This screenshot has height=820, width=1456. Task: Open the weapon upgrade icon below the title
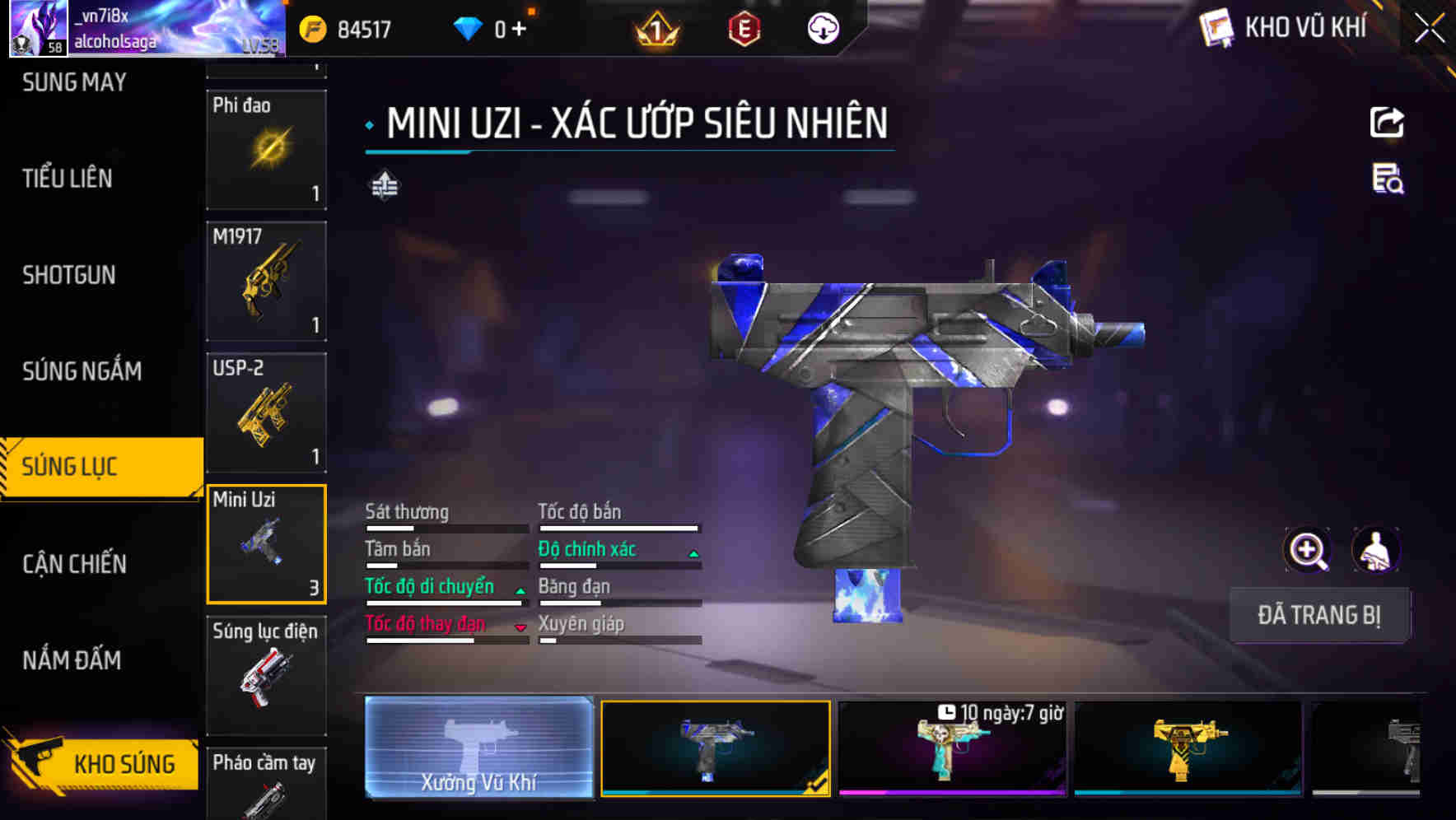tap(384, 186)
